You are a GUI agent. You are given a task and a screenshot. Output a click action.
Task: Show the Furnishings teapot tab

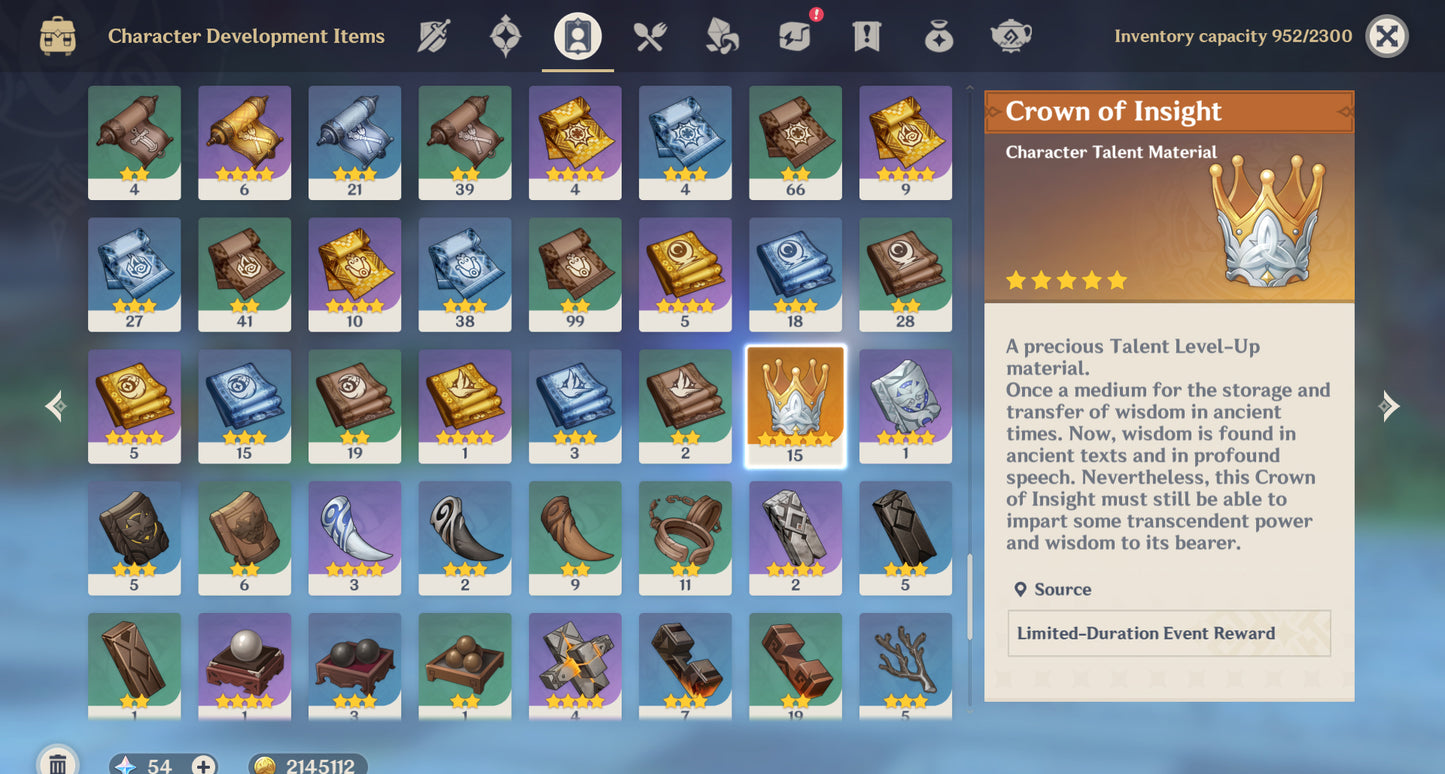1010,37
